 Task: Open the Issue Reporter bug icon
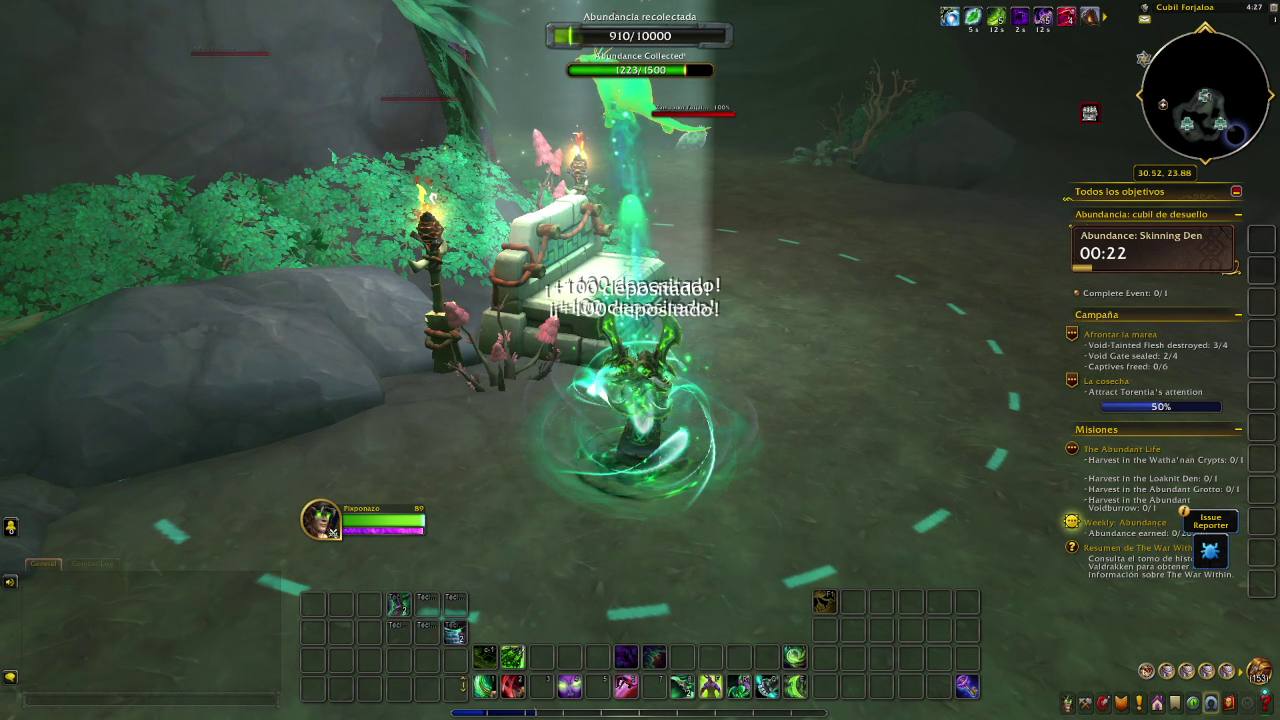pyautogui.click(x=1210, y=551)
